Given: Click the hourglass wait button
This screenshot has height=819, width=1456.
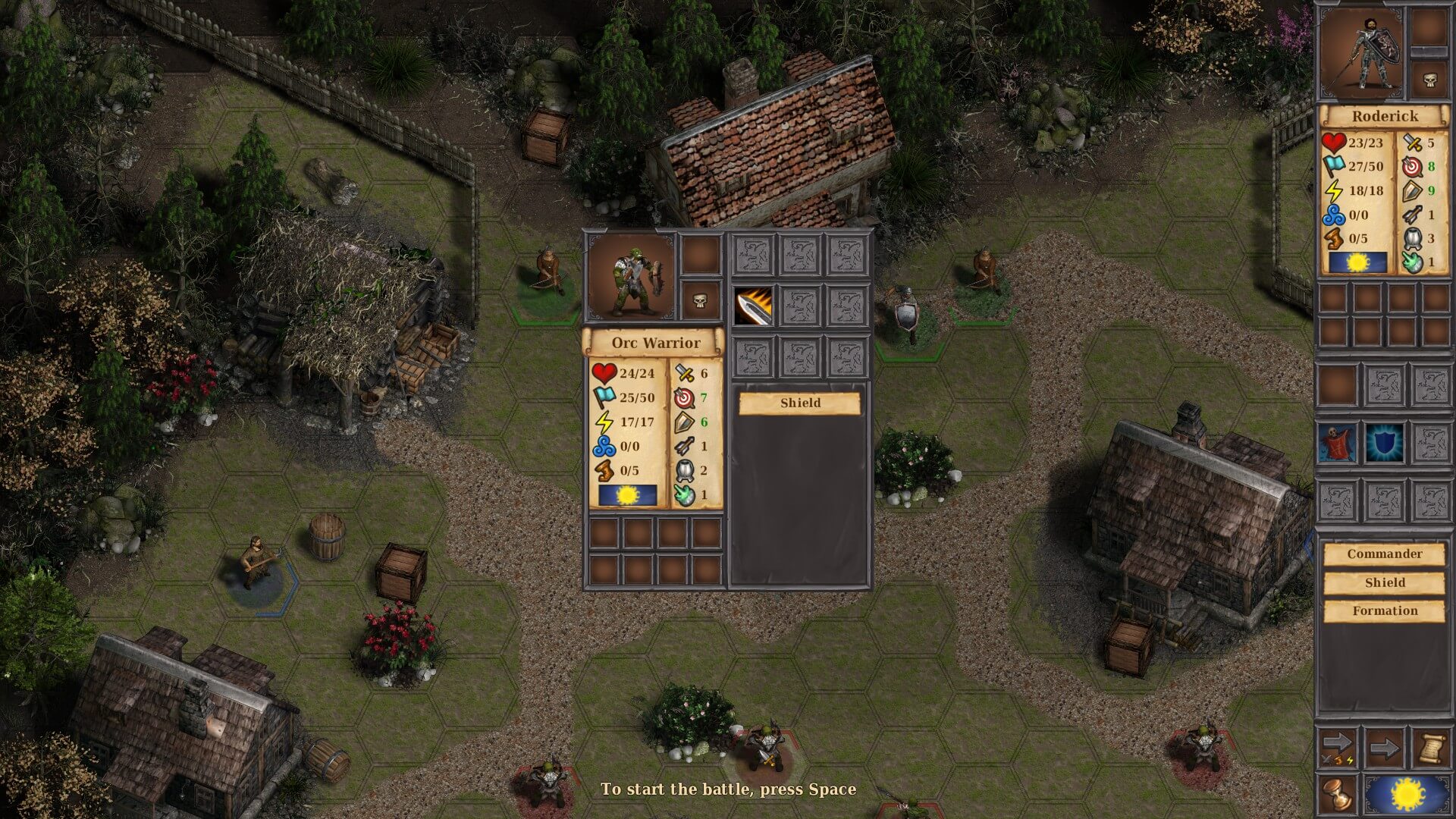Looking at the screenshot, I should (x=1338, y=795).
